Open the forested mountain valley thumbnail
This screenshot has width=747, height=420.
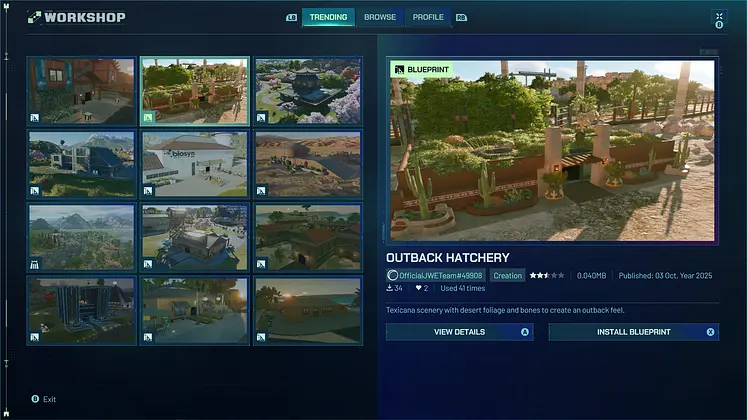click(81, 238)
